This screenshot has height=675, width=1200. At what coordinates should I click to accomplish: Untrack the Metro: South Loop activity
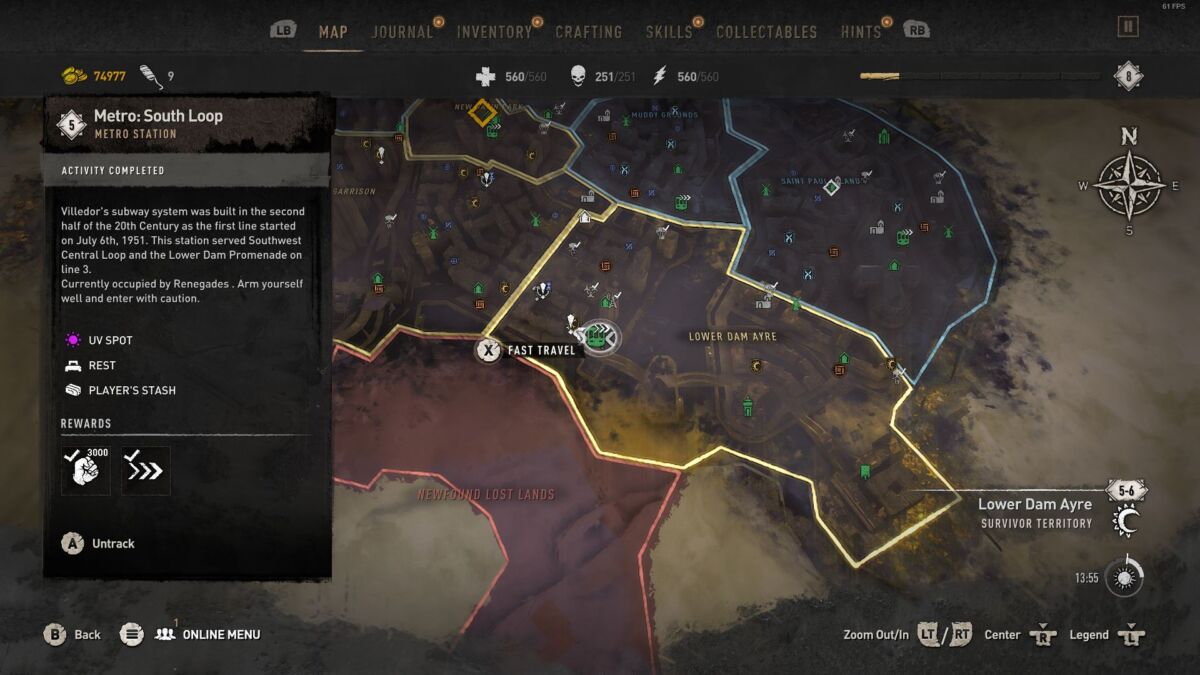click(x=98, y=543)
